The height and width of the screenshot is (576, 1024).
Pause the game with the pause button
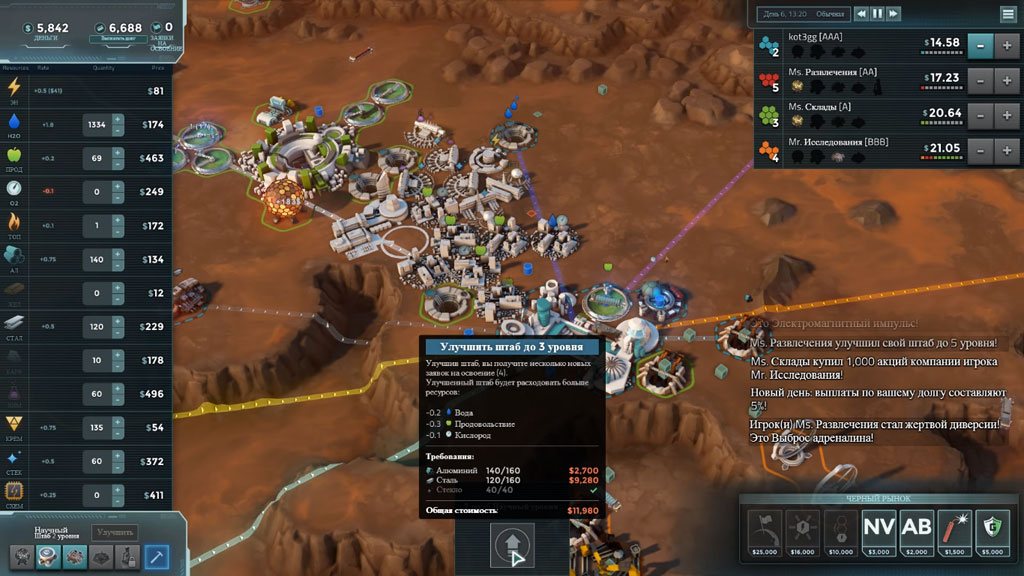[x=878, y=14]
